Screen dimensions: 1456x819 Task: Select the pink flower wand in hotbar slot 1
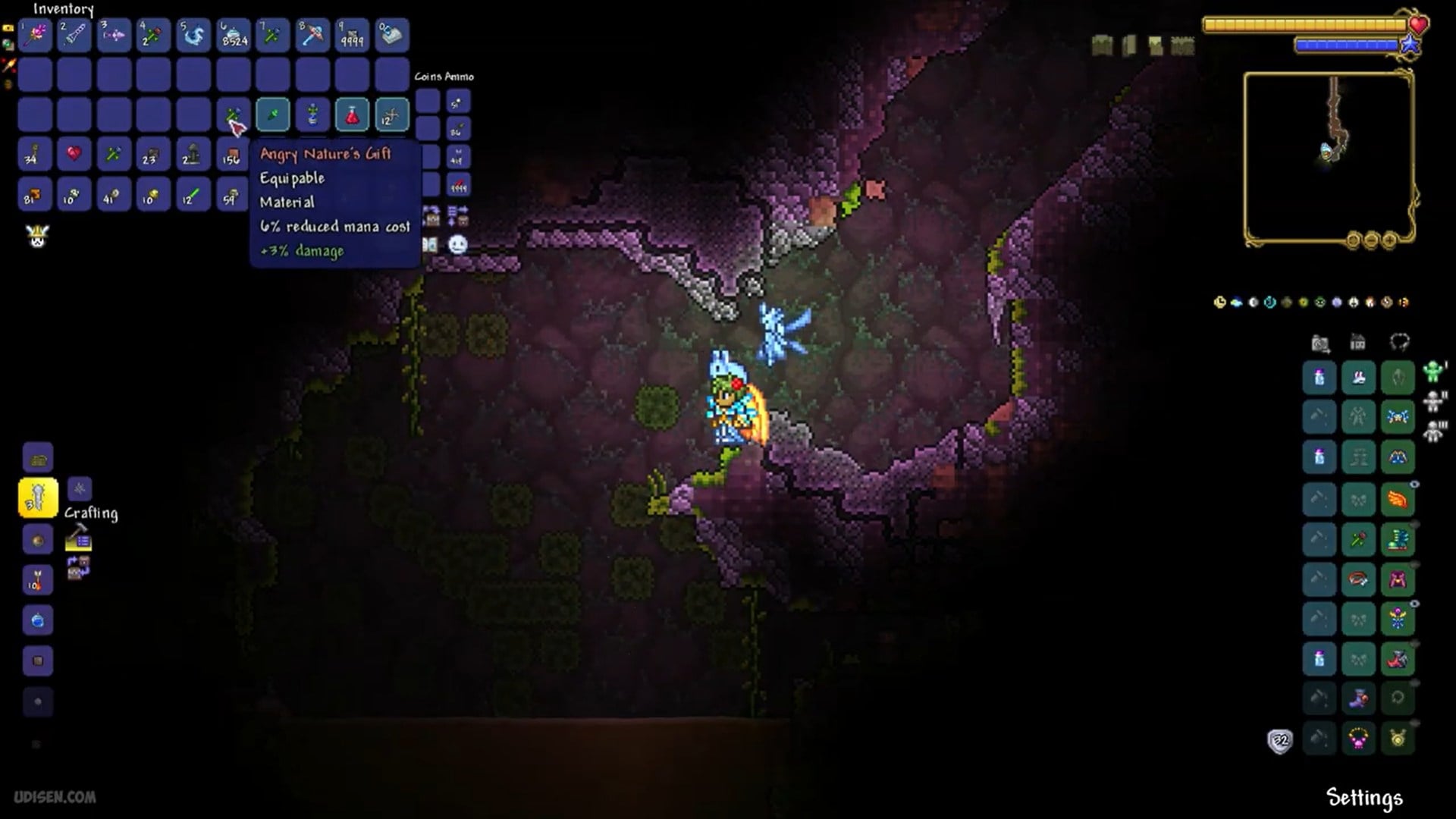[35, 34]
